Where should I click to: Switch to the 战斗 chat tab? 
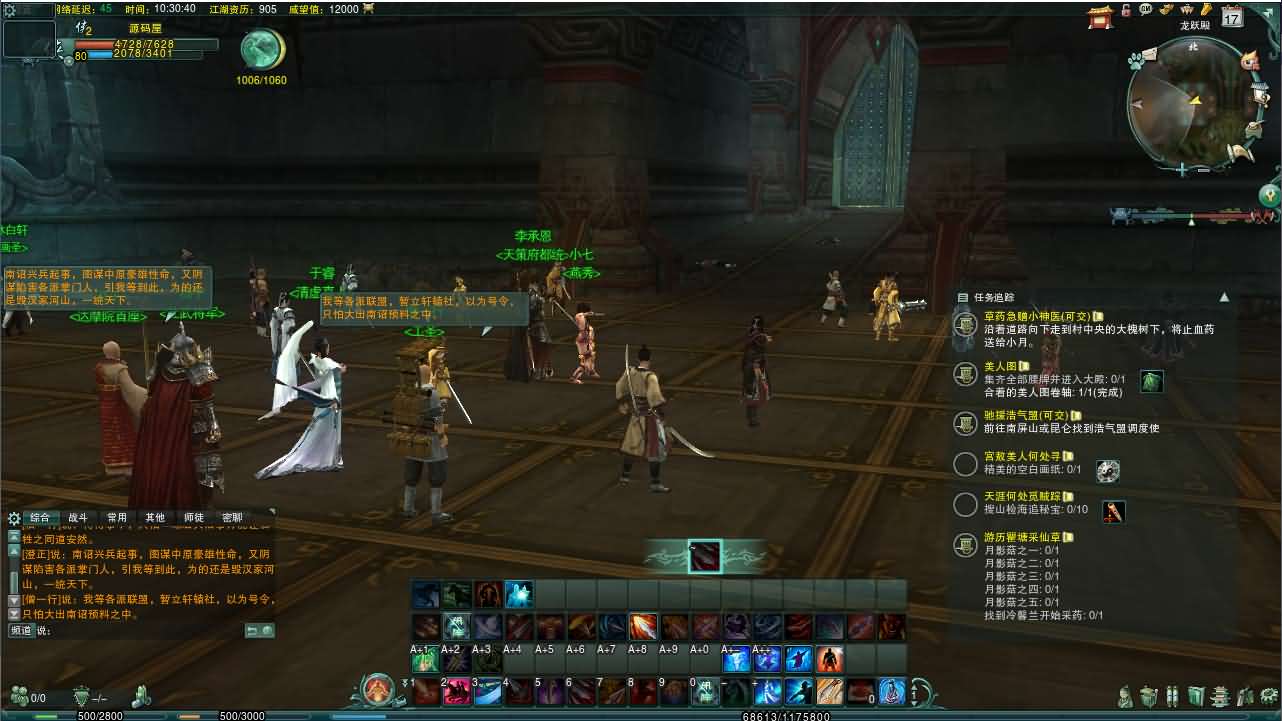point(77,518)
